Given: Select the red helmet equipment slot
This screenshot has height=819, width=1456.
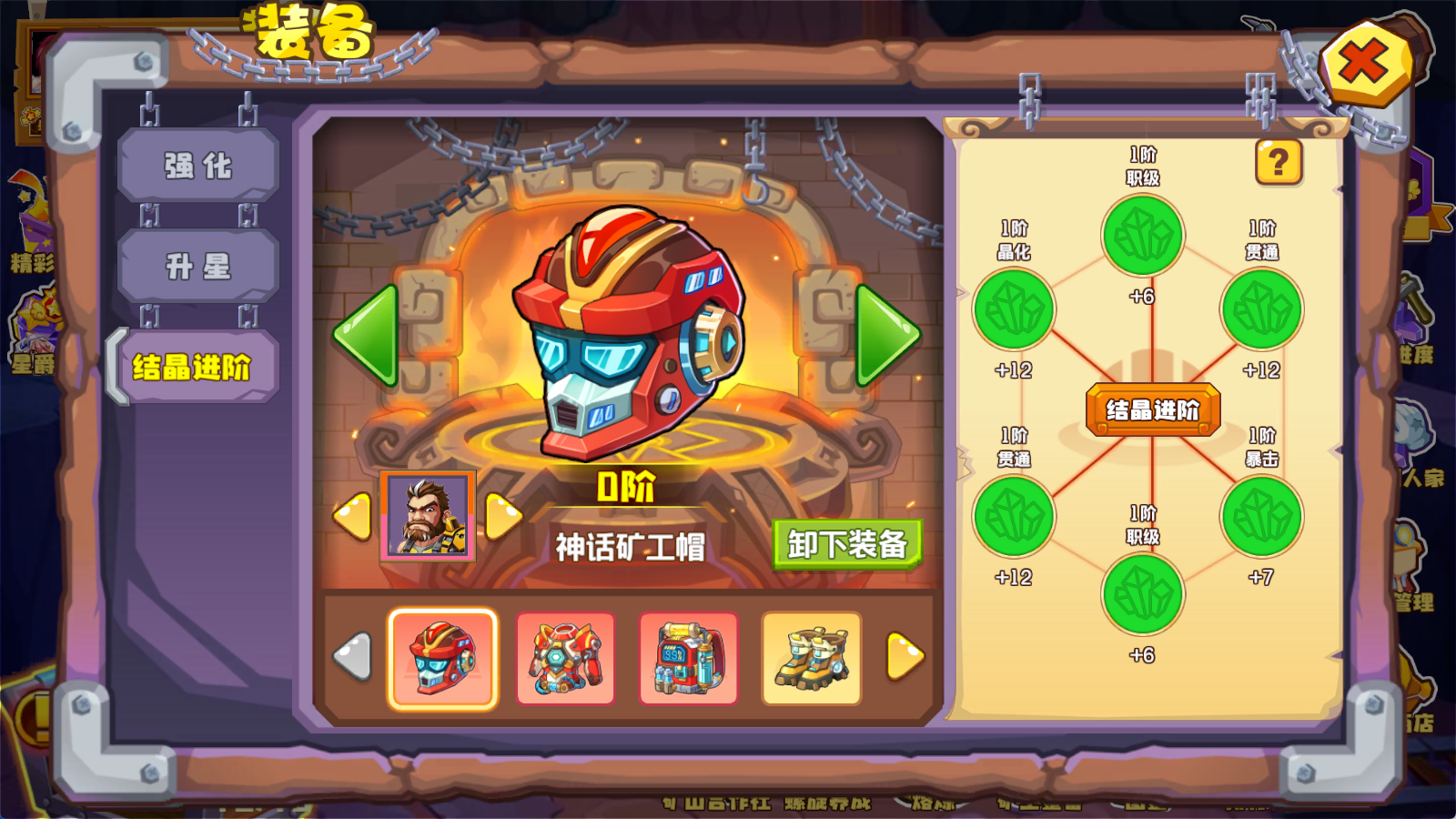Looking at the screenshot, I should click(442, 658).
